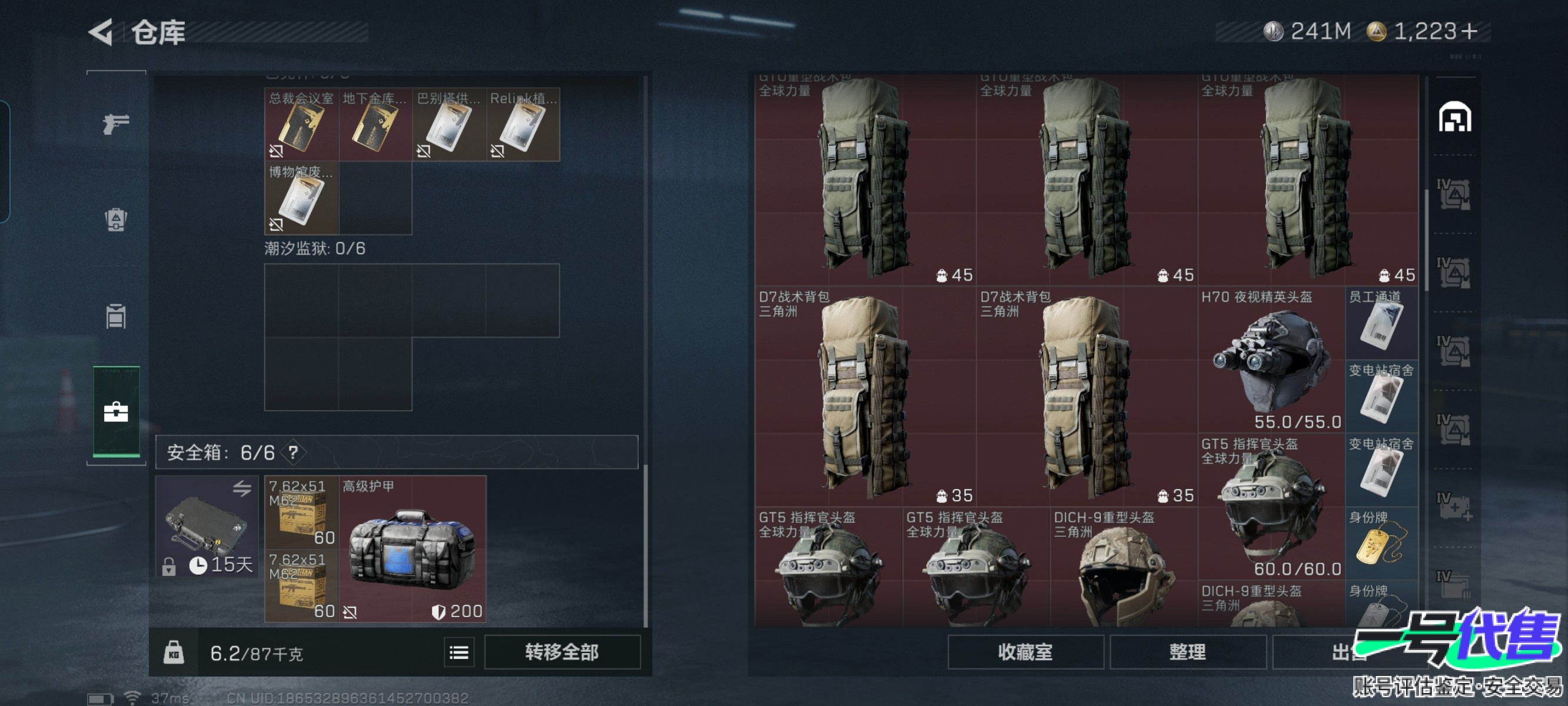The width and height of the screenshot is (1568, 706).
Task: Select the 高级护甲 repair bag
Action: (x=412, y=549)
